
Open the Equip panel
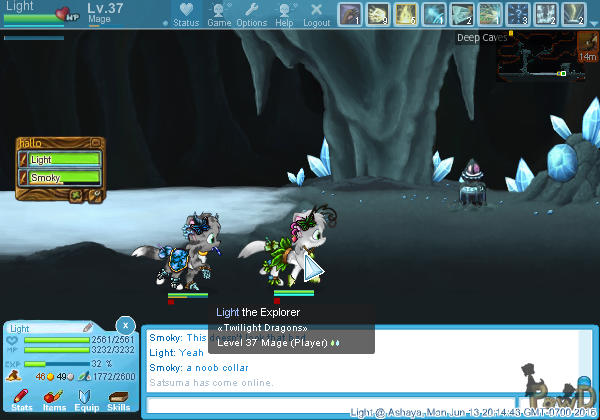[x=86, y=400]
